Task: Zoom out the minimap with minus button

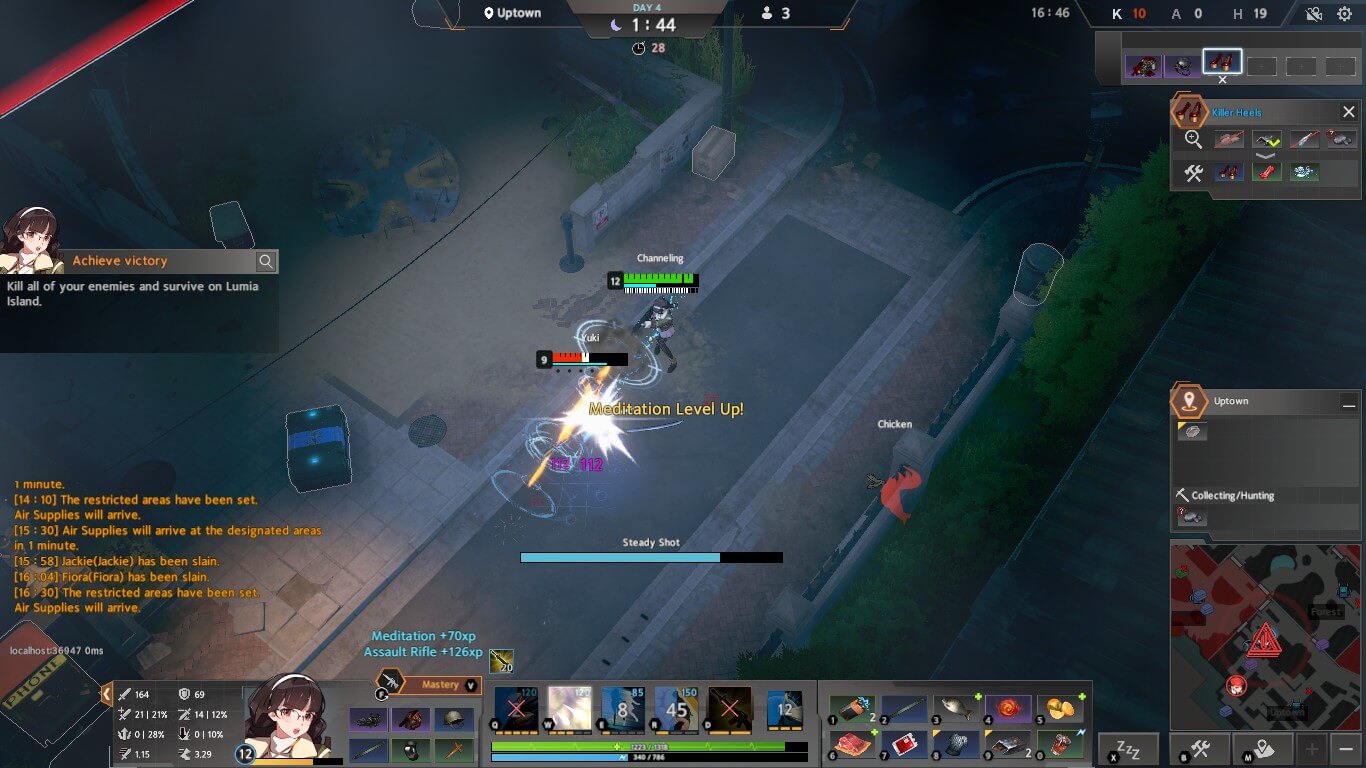Action: pos(1347,748)
